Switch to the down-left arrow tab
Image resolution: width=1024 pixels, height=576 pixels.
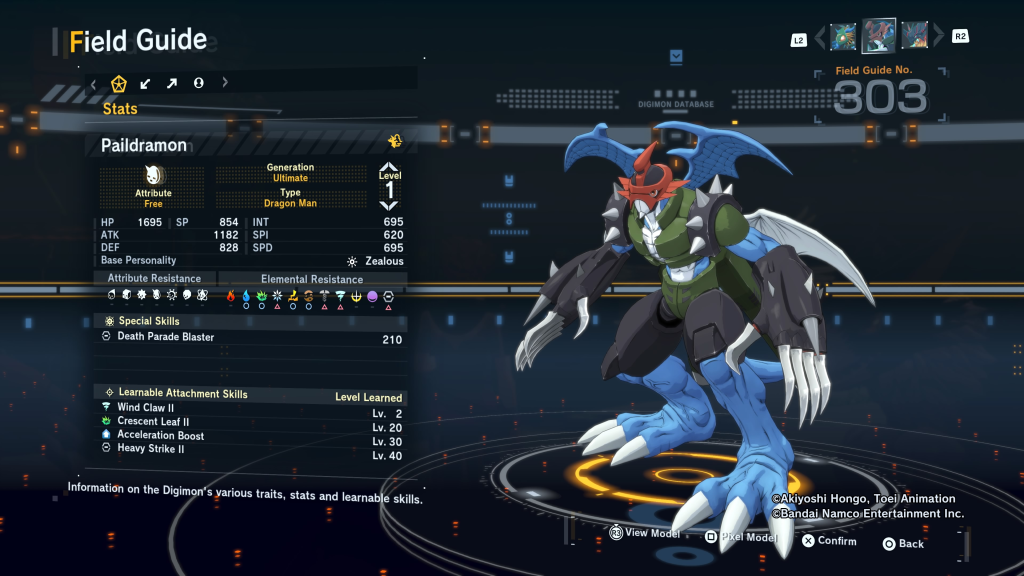(146, 83)
